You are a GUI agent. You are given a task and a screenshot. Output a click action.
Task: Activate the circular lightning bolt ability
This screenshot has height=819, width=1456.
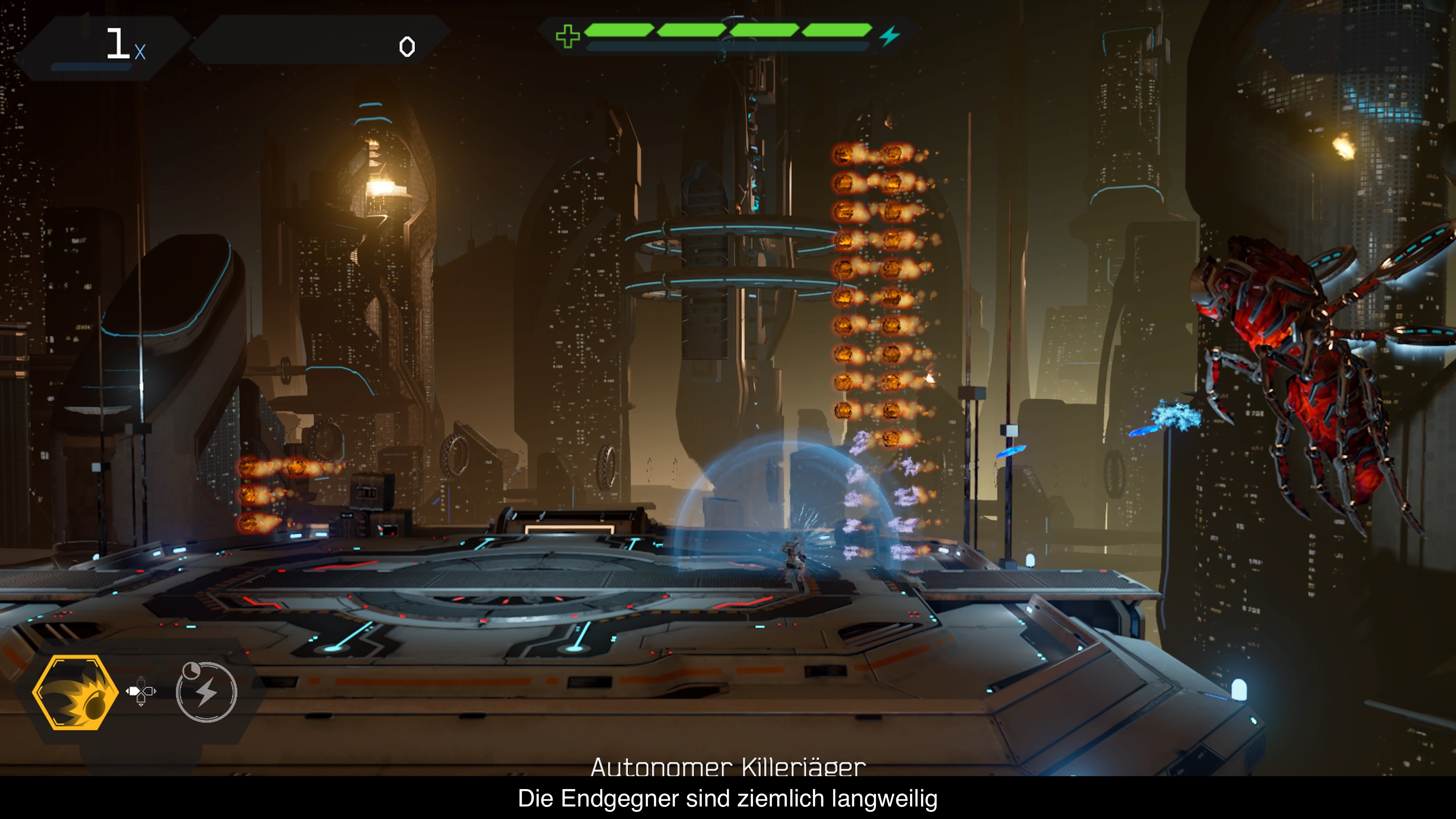pos(207,692)
